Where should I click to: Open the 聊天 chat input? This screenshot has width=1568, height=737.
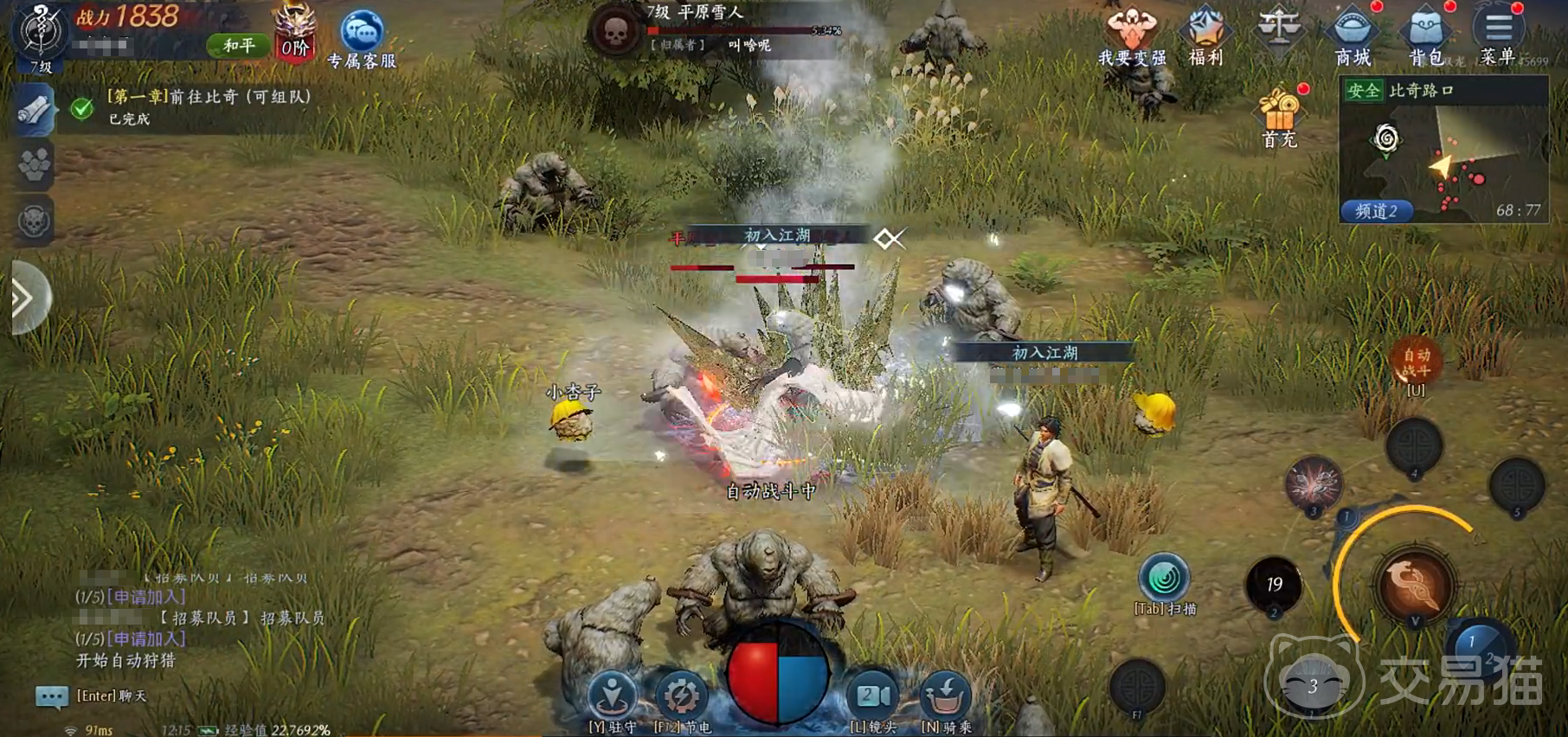[52, 696]
